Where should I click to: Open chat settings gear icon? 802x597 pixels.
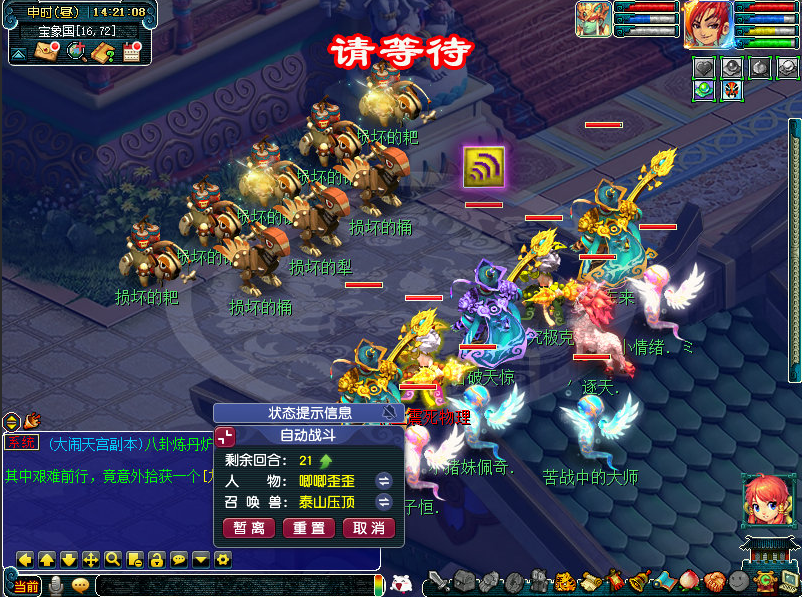pos(223,559)
